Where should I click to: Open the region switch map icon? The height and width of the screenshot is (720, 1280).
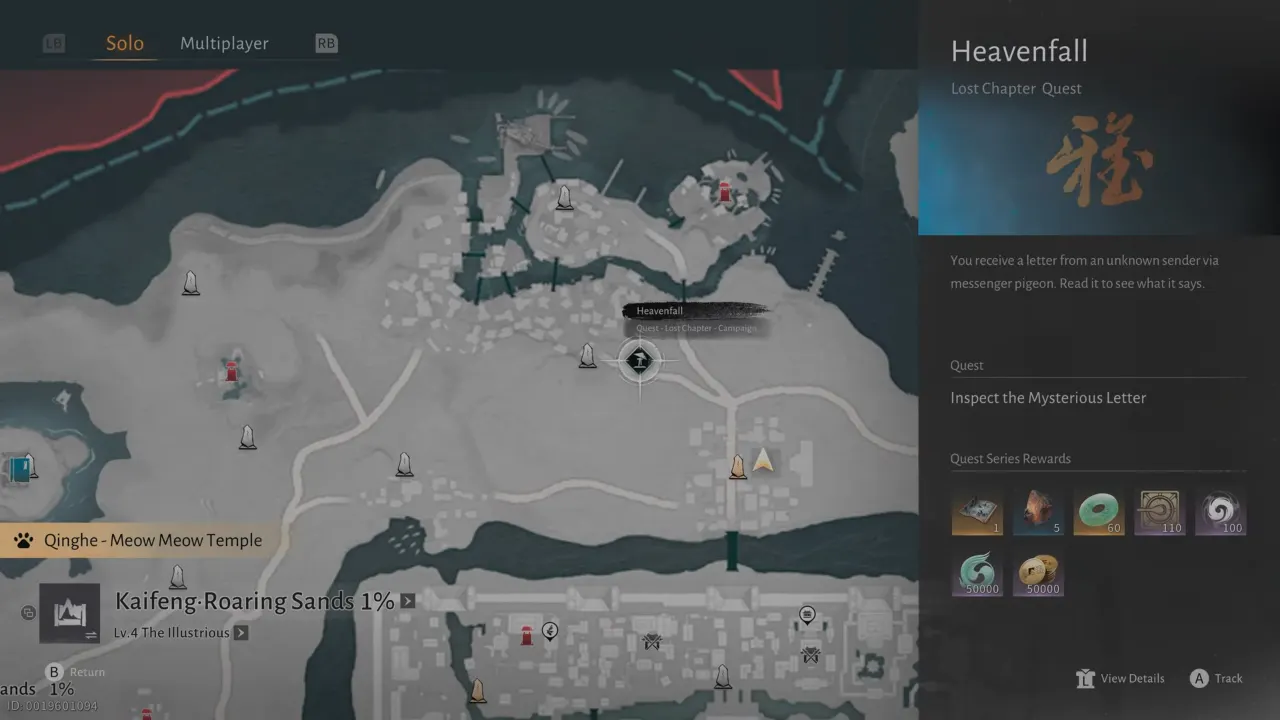(69, 613)
